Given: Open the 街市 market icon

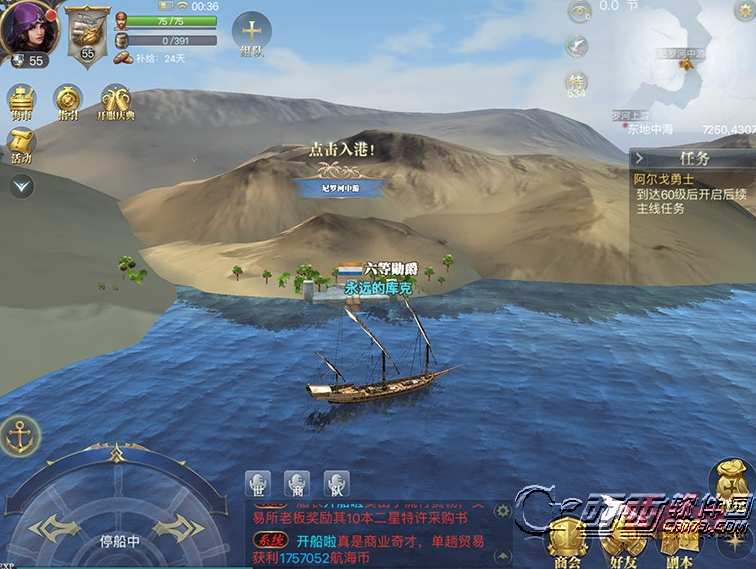Looking at the screenshot, I should [x=22, y=104].
